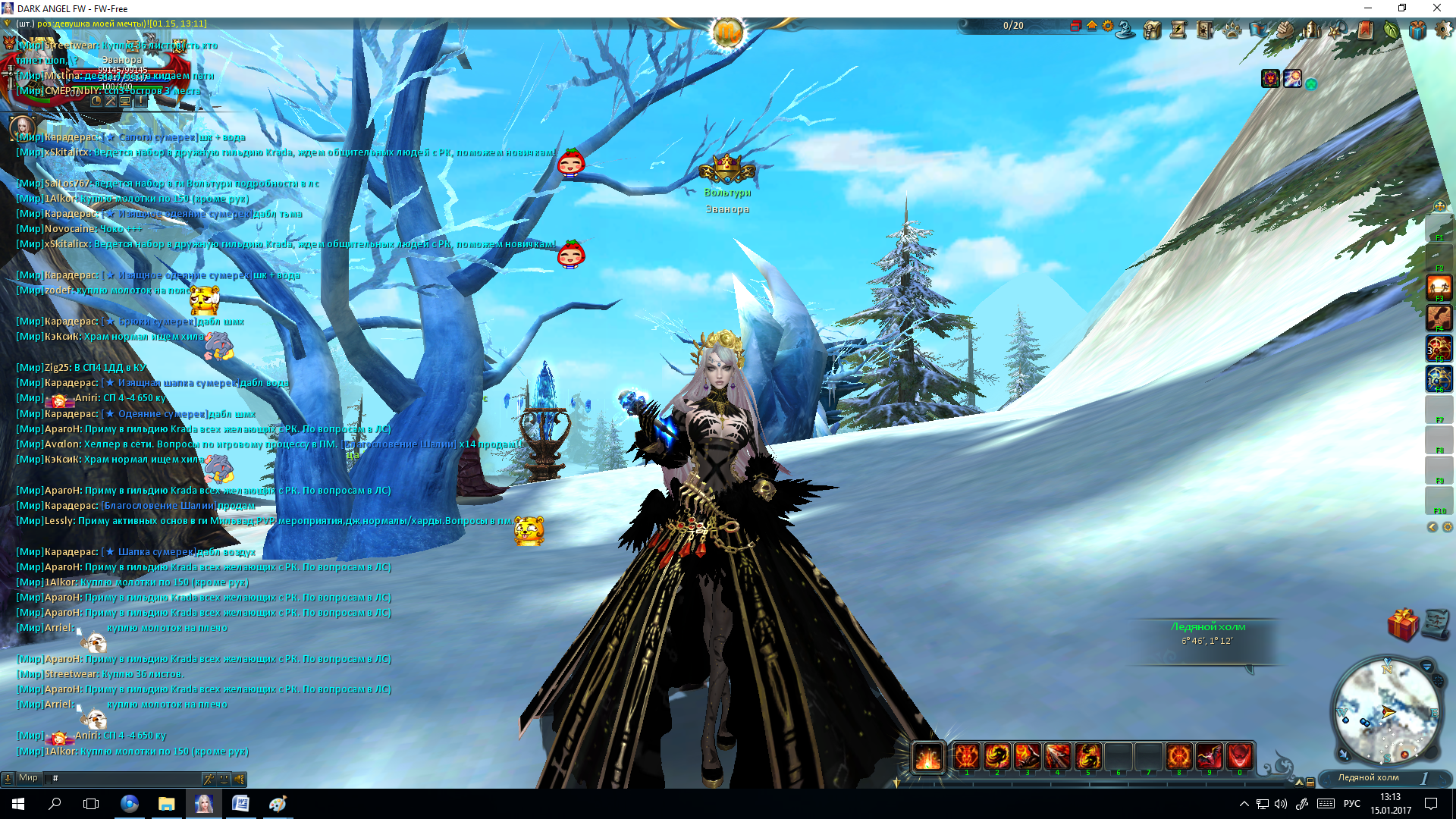Open the wizard hat icon in top bar
1456x819 pixels.
1126,30
